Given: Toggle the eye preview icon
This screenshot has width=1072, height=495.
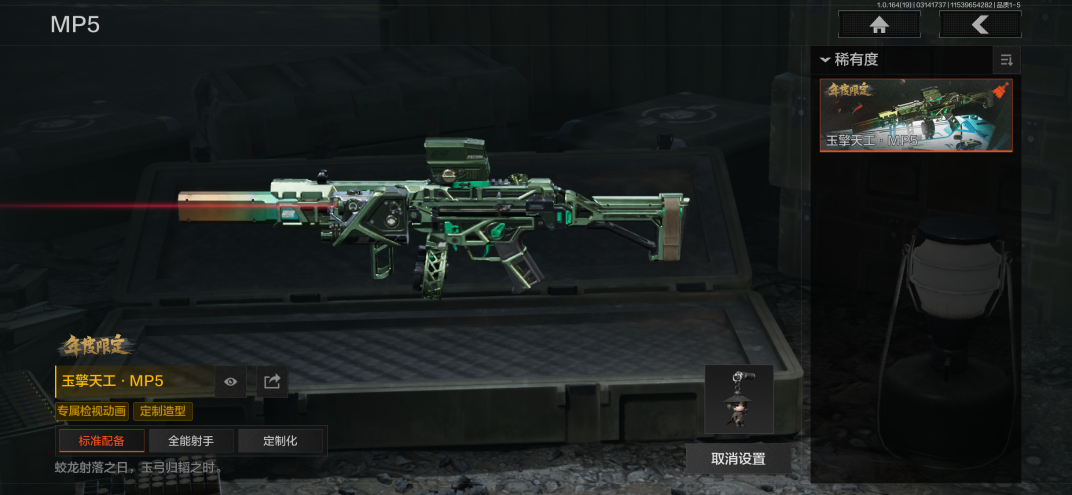Looking at the screenshot, I should [231, 381].
